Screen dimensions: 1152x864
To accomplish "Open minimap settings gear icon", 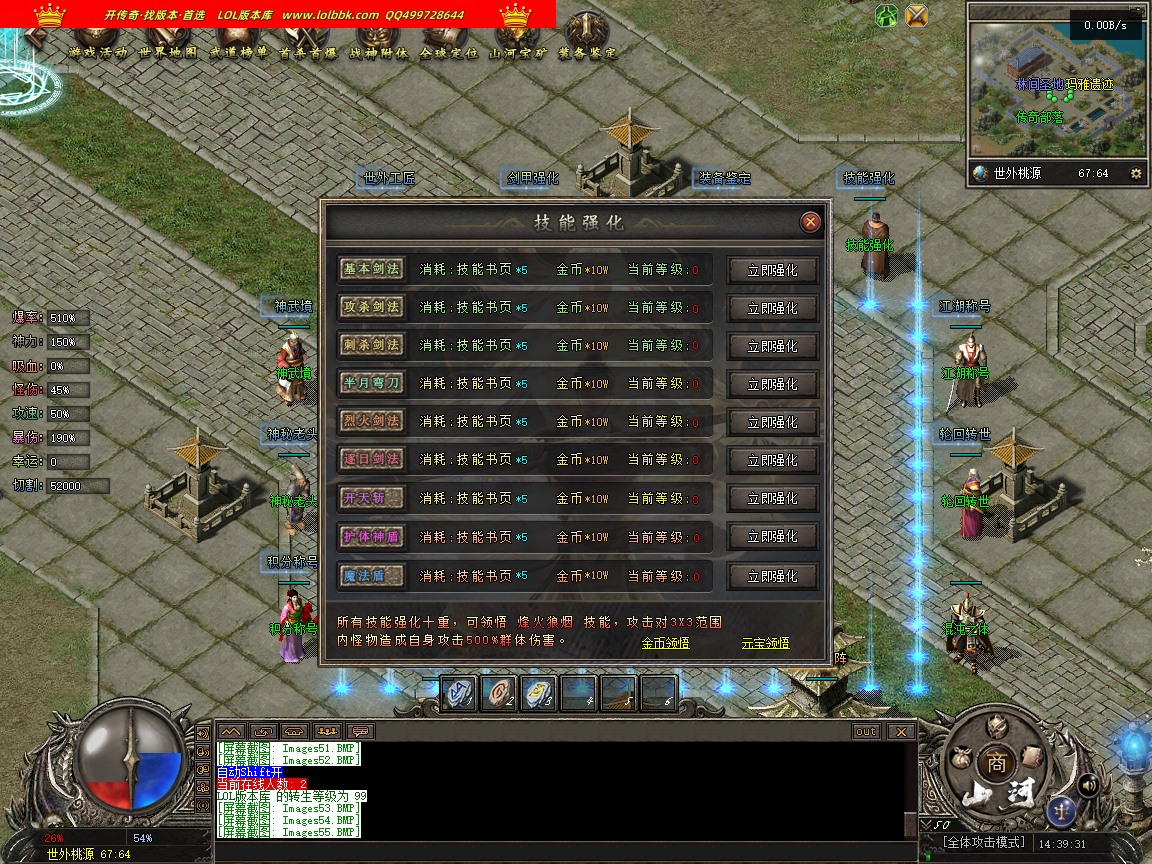I will point(1135,173).
